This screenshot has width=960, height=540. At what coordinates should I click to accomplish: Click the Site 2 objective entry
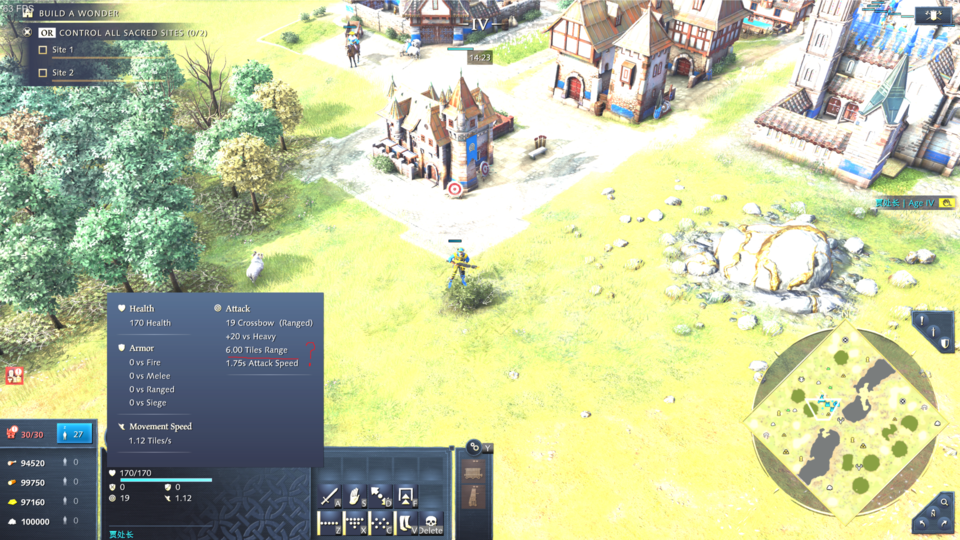[x=63, y=73]
